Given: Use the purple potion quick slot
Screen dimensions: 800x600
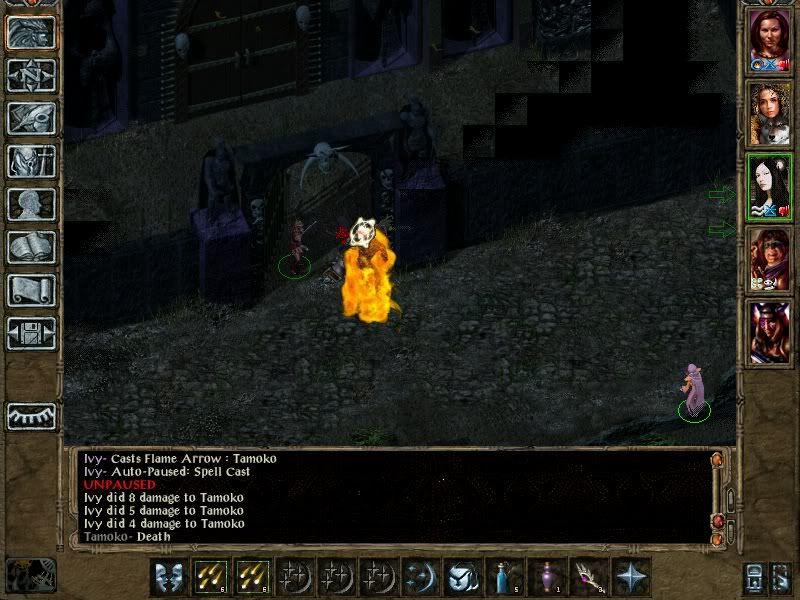Looking at the screenshot, I should point(546,577).
